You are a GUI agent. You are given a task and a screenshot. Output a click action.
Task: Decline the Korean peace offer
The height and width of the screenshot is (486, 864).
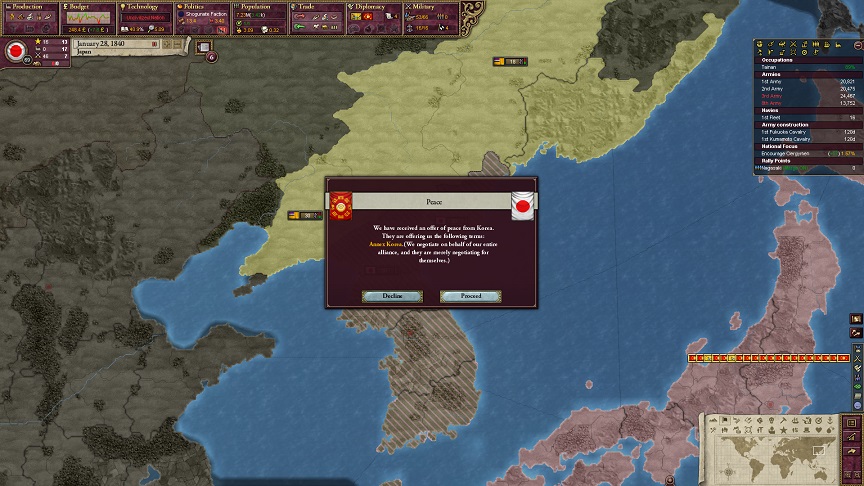392,296
